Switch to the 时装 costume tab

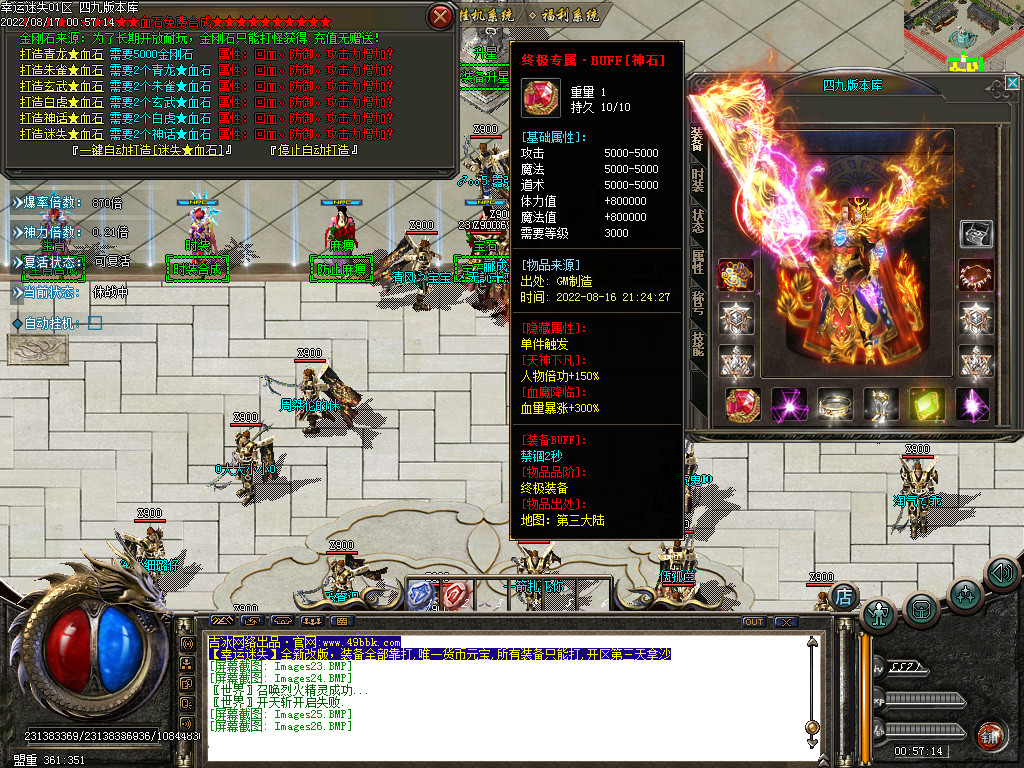[698, 181]
